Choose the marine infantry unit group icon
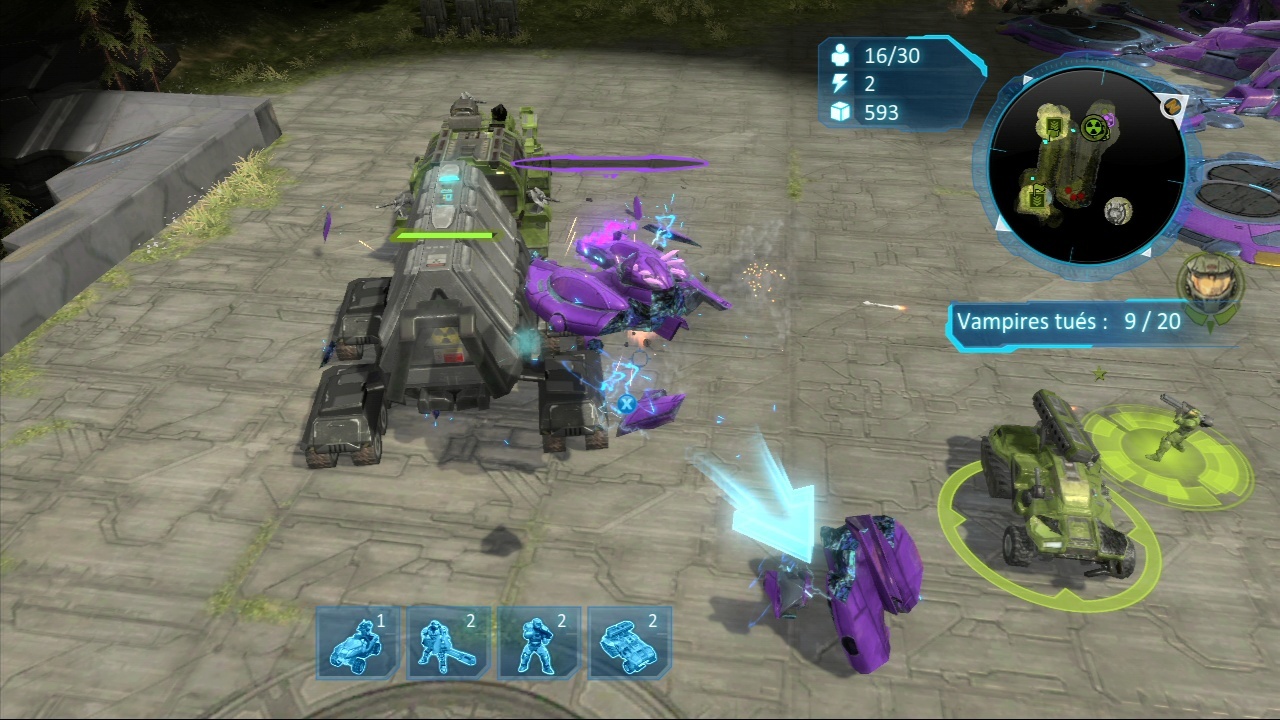This screenshot has width=1280, height=720. 537,642
